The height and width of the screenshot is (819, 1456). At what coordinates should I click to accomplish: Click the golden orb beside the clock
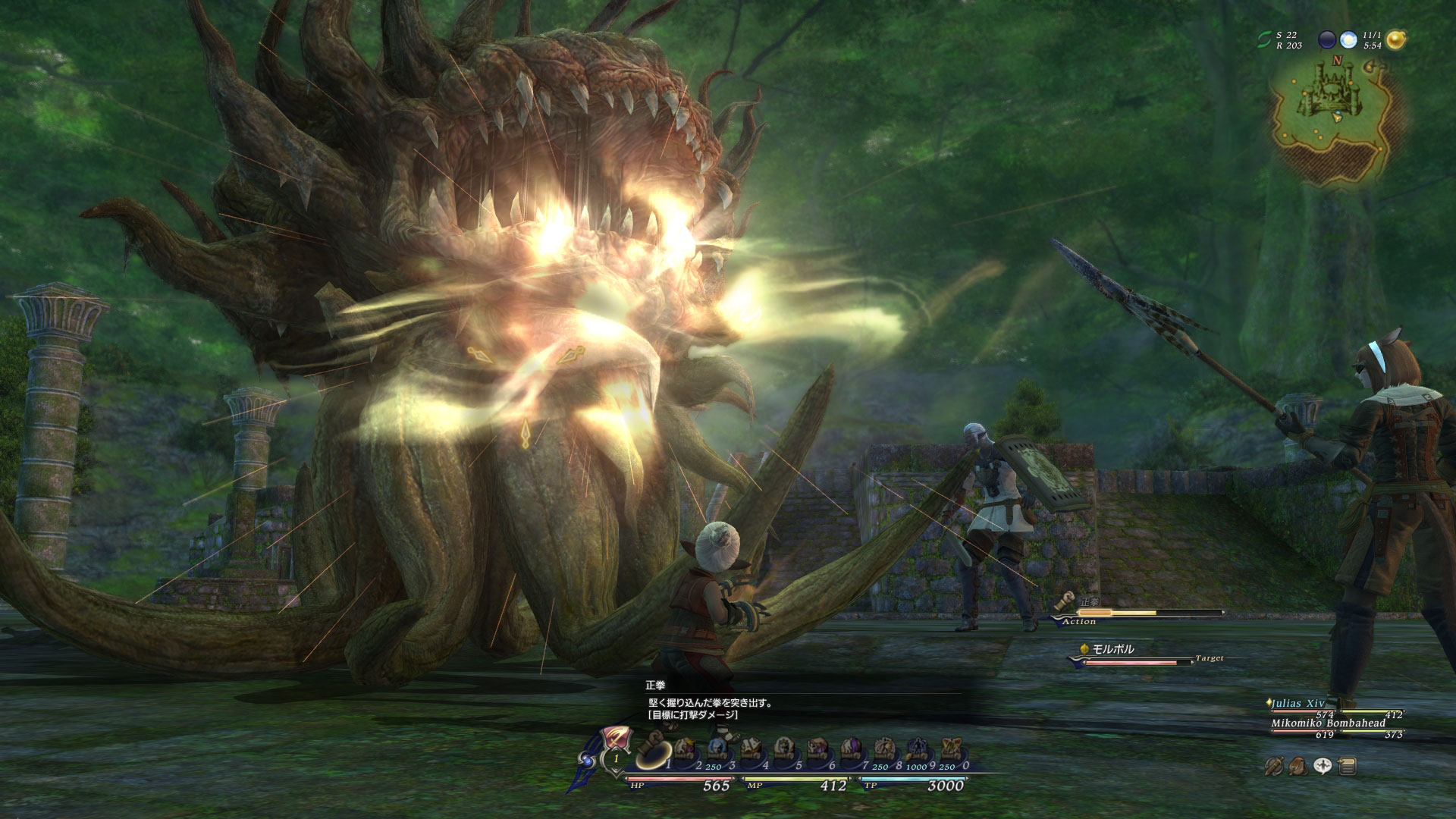click(1395, 40)
